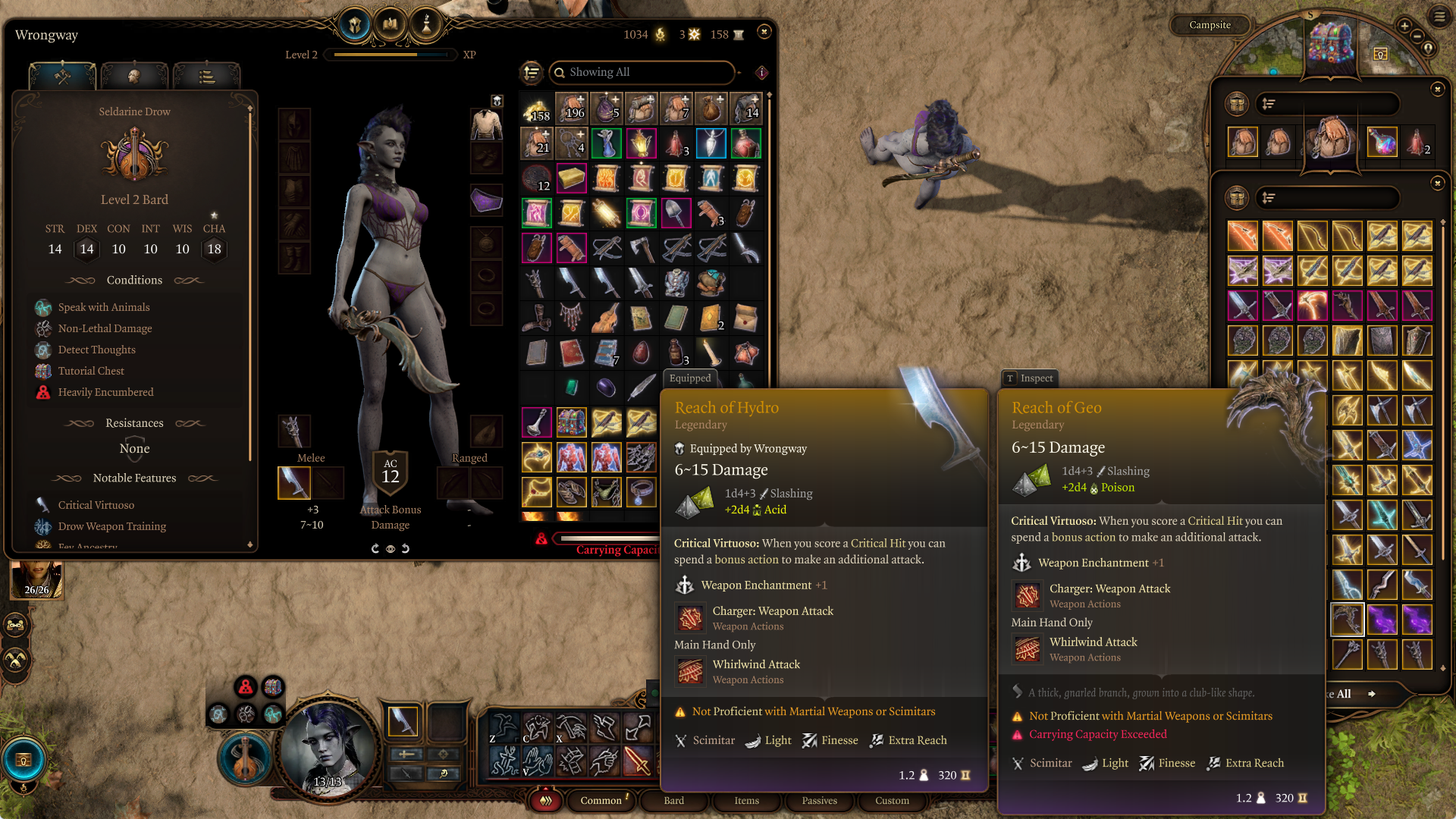This screenshot has width=1456, height=819.
Task: Close the Wrongway character sheet
Action: pyautogui.click(x=764, y=32)
